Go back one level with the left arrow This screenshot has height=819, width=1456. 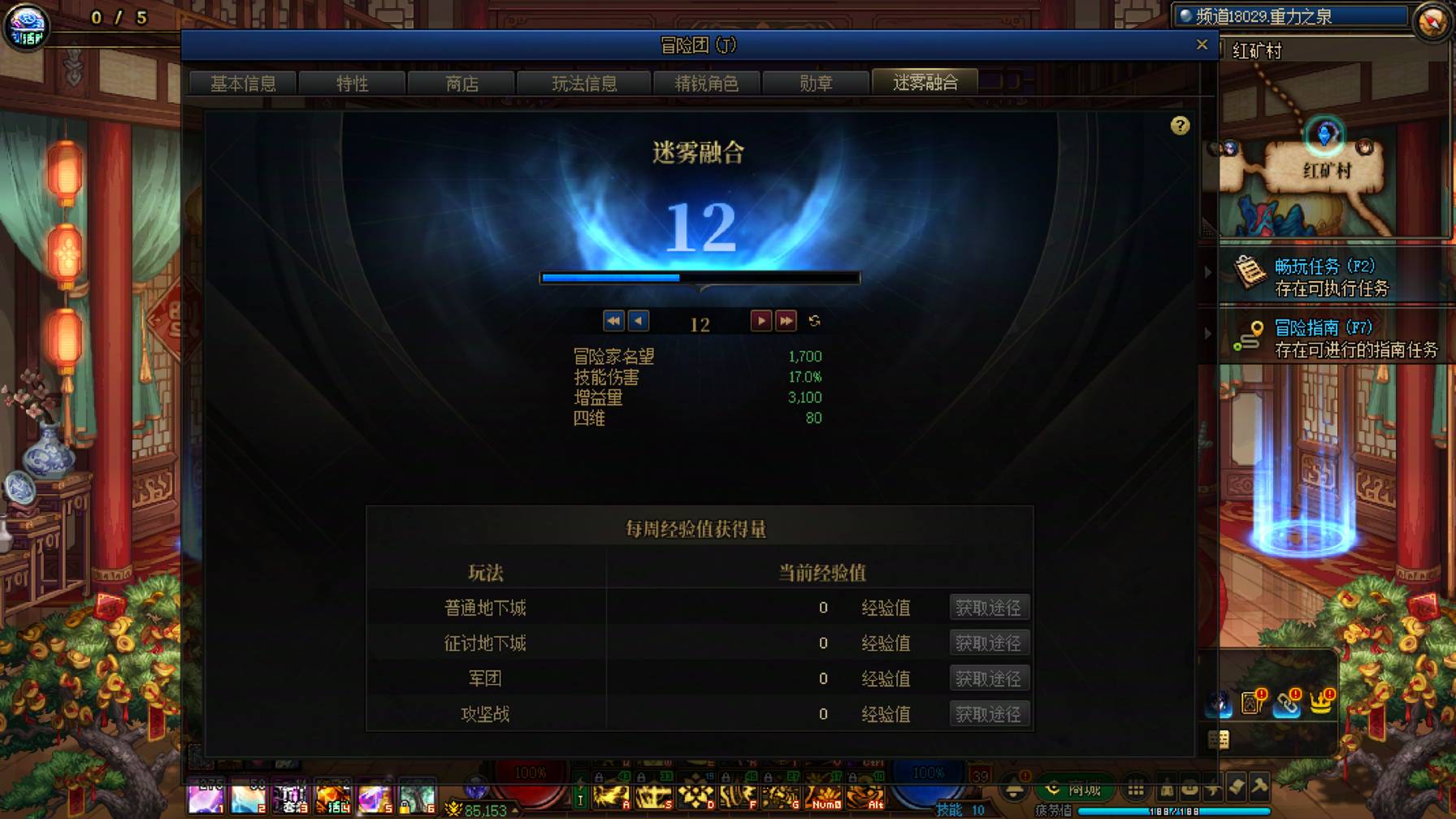pos(638,321)
